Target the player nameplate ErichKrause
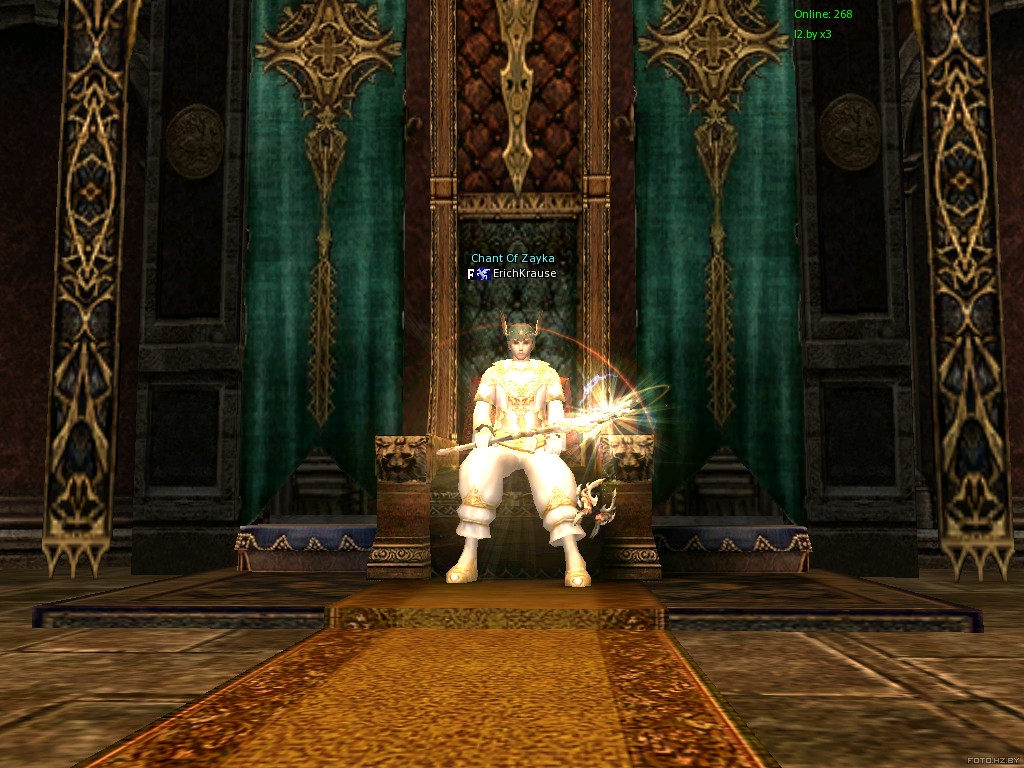Screen dimensions: 1024x768 524,273
